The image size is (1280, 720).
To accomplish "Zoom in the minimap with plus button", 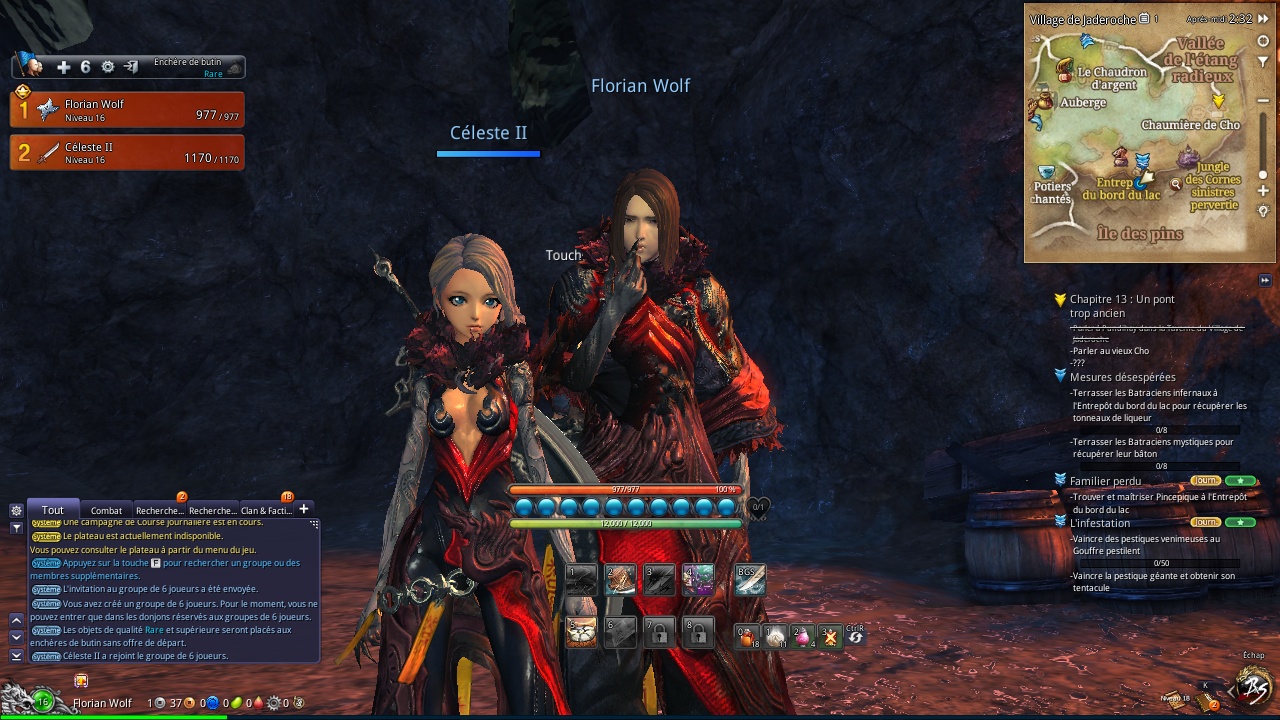I will point(1263,190).
